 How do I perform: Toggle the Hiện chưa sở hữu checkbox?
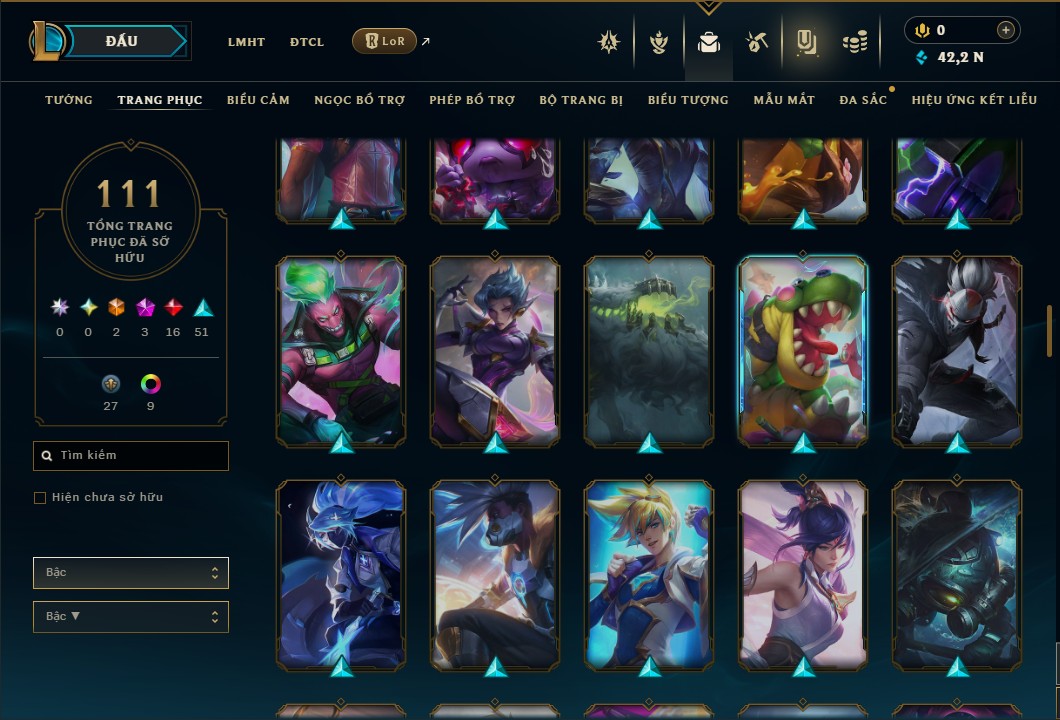[40, 498]
